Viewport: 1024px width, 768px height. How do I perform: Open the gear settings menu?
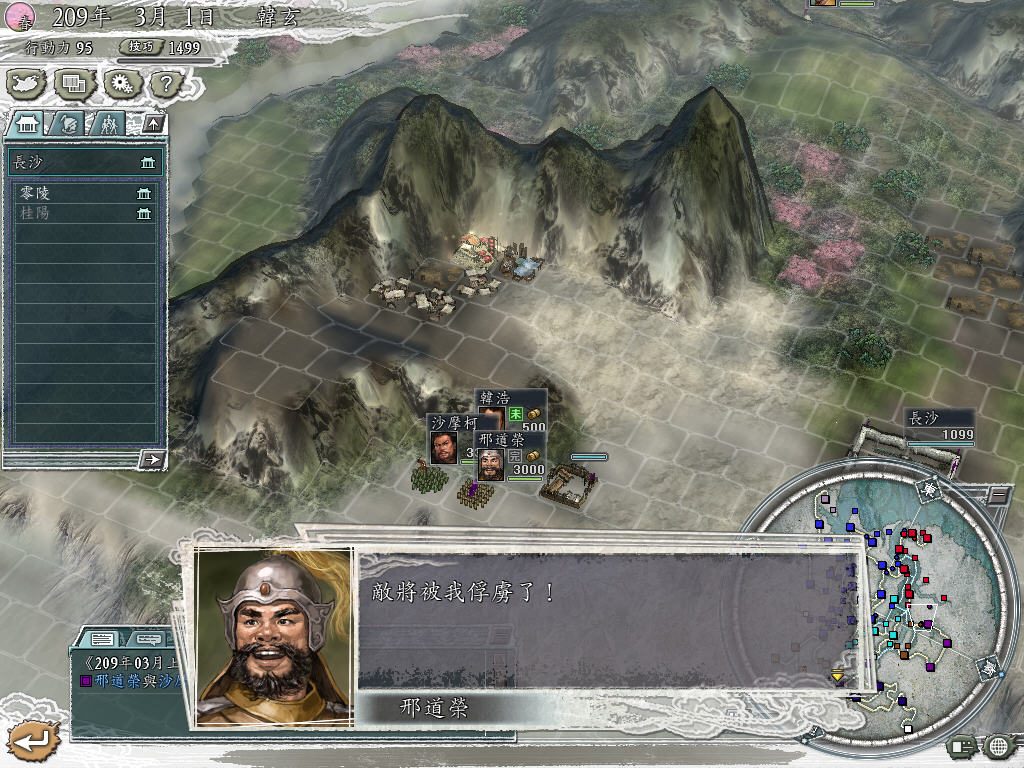(x=122, y=84)
